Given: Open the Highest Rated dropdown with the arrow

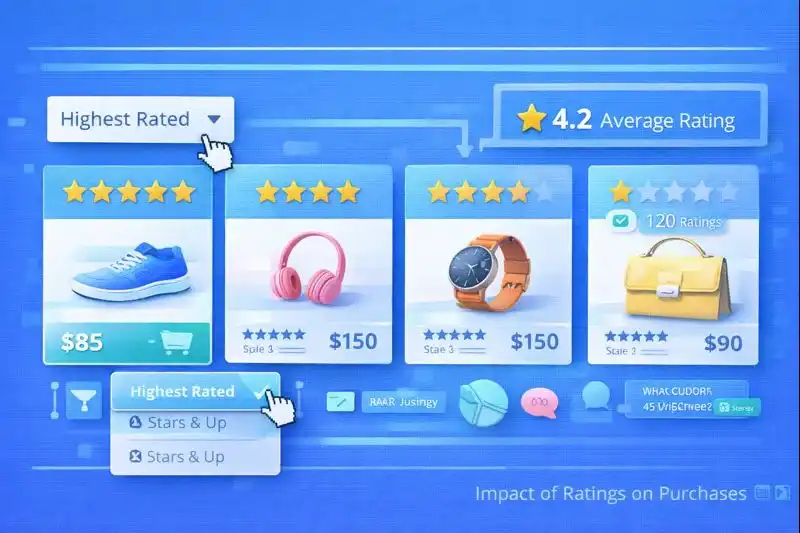Looking at the screenshot, I should point(213,119).
